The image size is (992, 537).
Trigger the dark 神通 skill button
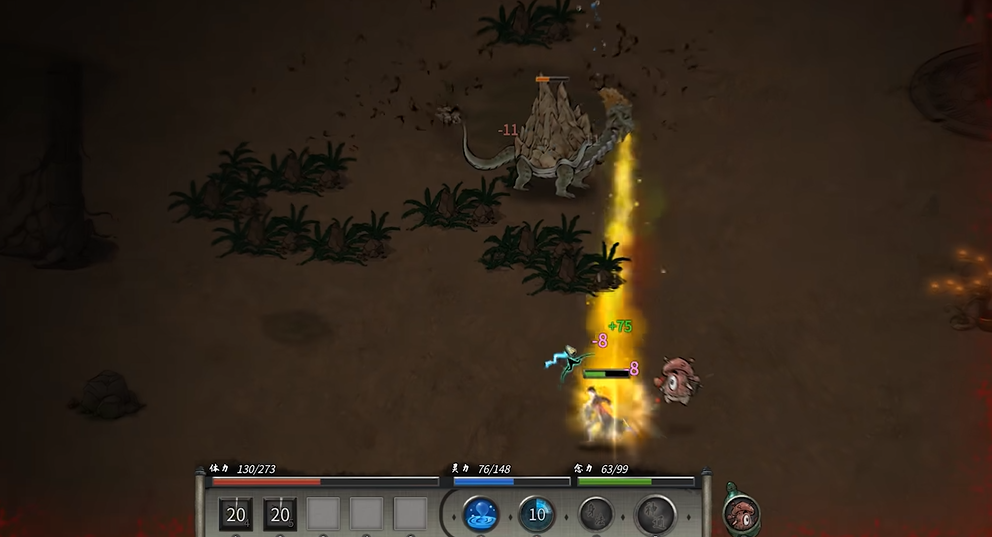657,515
